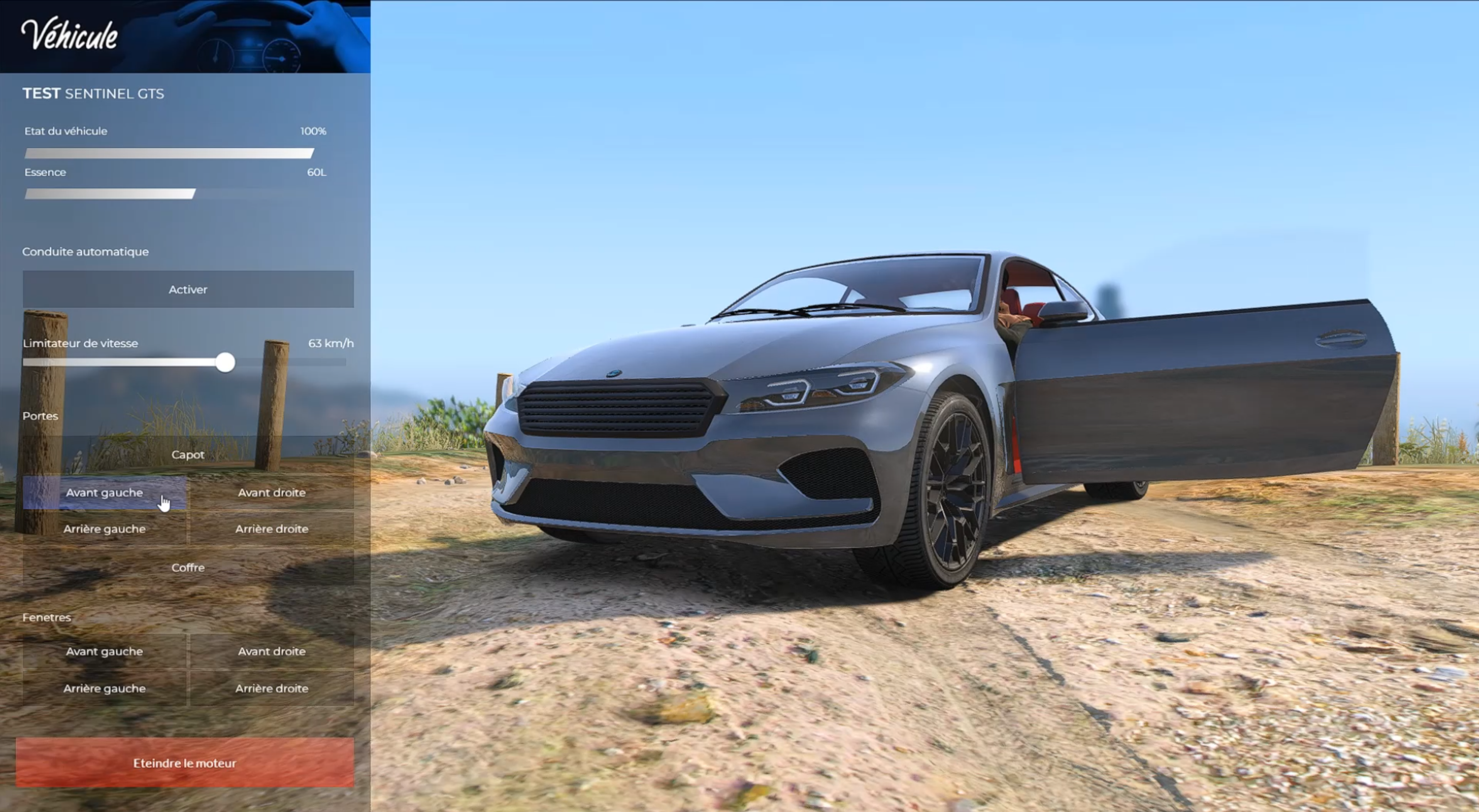Hit the red Eteindre le moteur button
This screenshot has width=1479, height=812.
(x=184, y=763)
